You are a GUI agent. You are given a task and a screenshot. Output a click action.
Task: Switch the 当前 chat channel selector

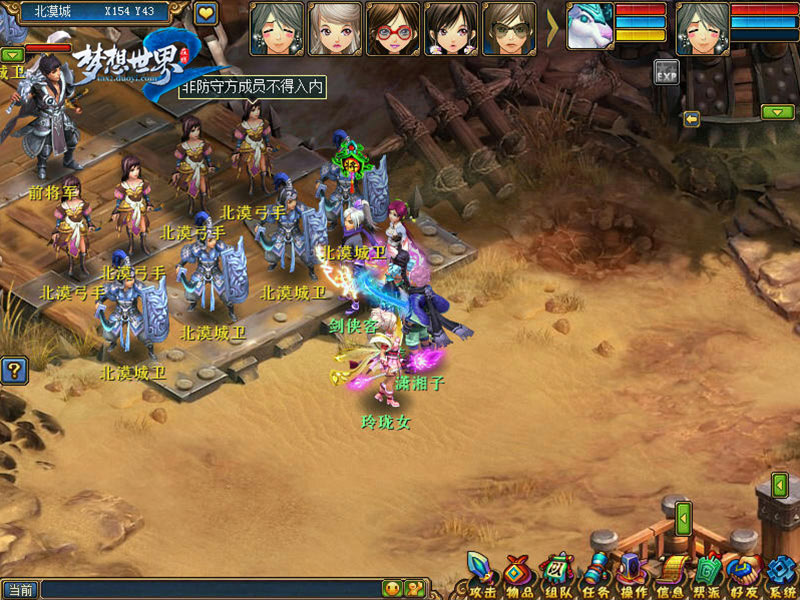coord(20,589)
